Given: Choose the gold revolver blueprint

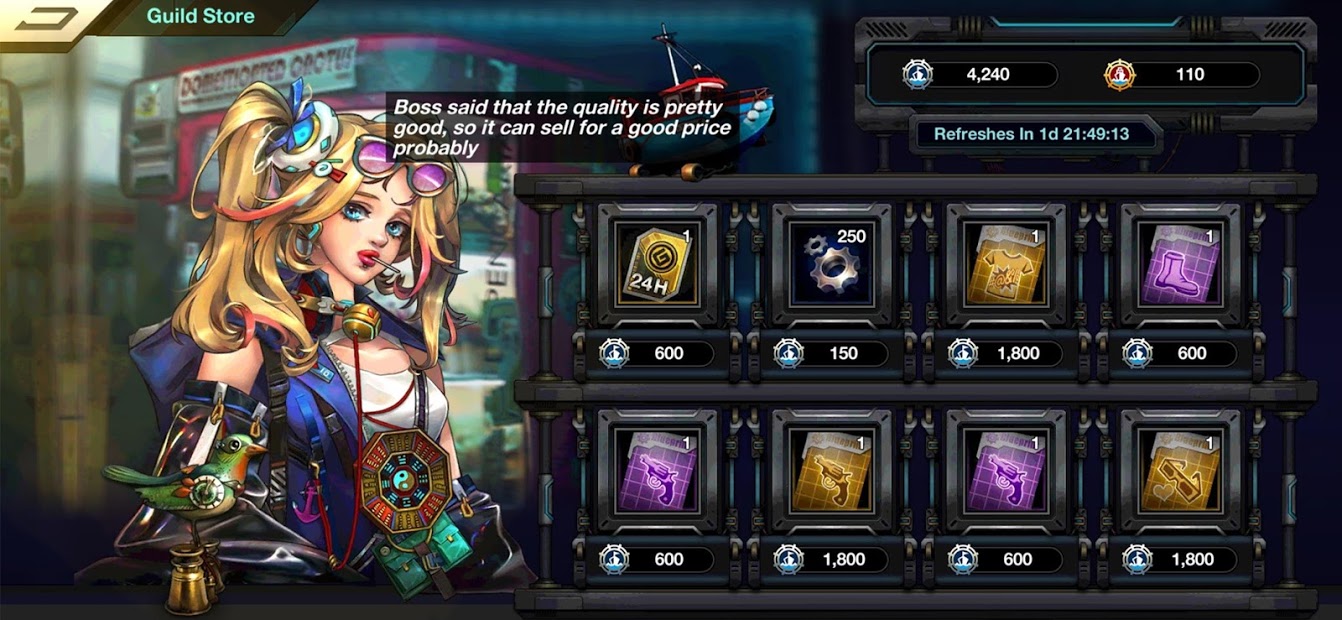Looking at the screenshot, I should coord(831,470).
